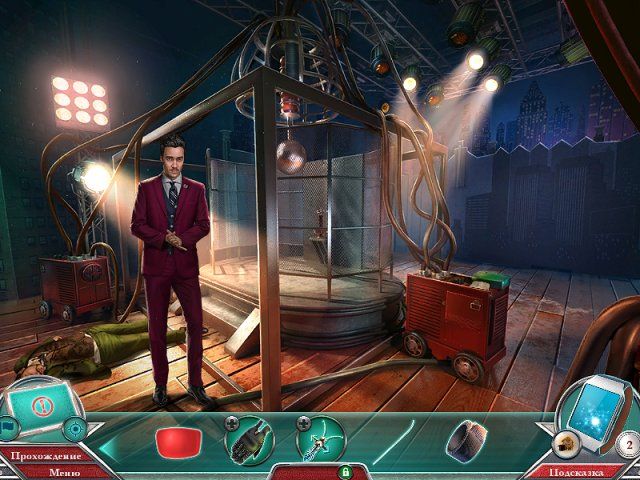640x480 pixels.
Task: Open the Меню button
Action: [64, 473]
